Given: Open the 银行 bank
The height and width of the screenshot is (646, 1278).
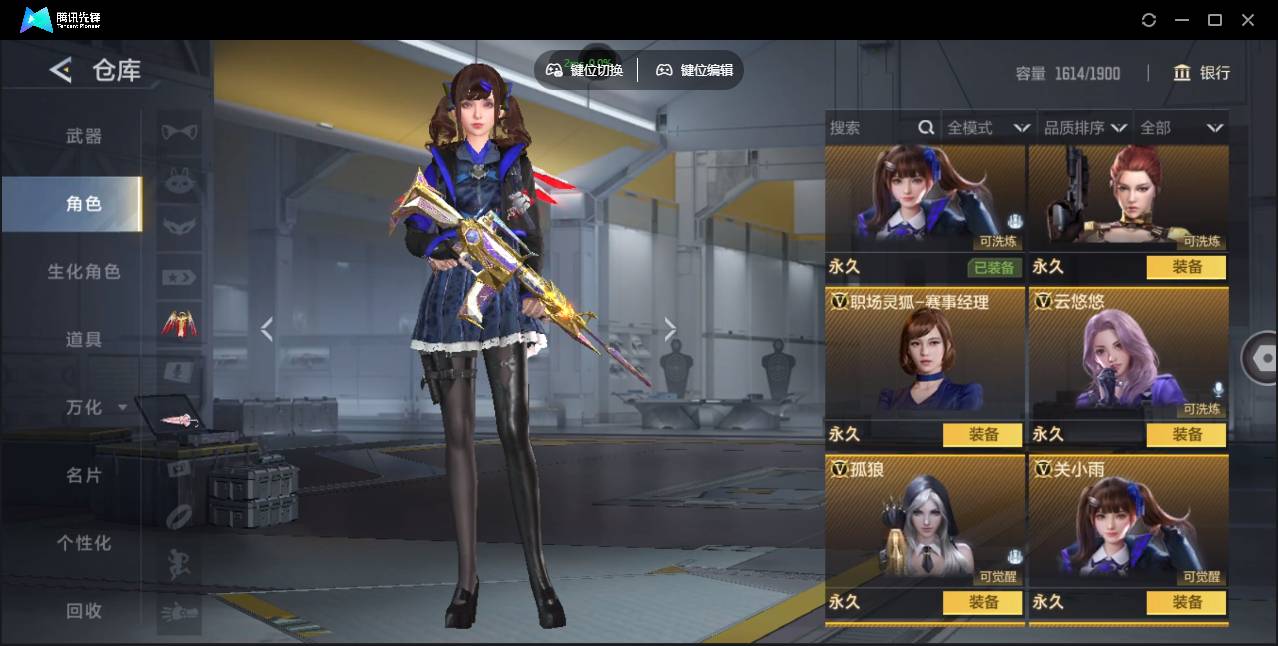Looking at the screenshot, I should [x=1202, y=73].
